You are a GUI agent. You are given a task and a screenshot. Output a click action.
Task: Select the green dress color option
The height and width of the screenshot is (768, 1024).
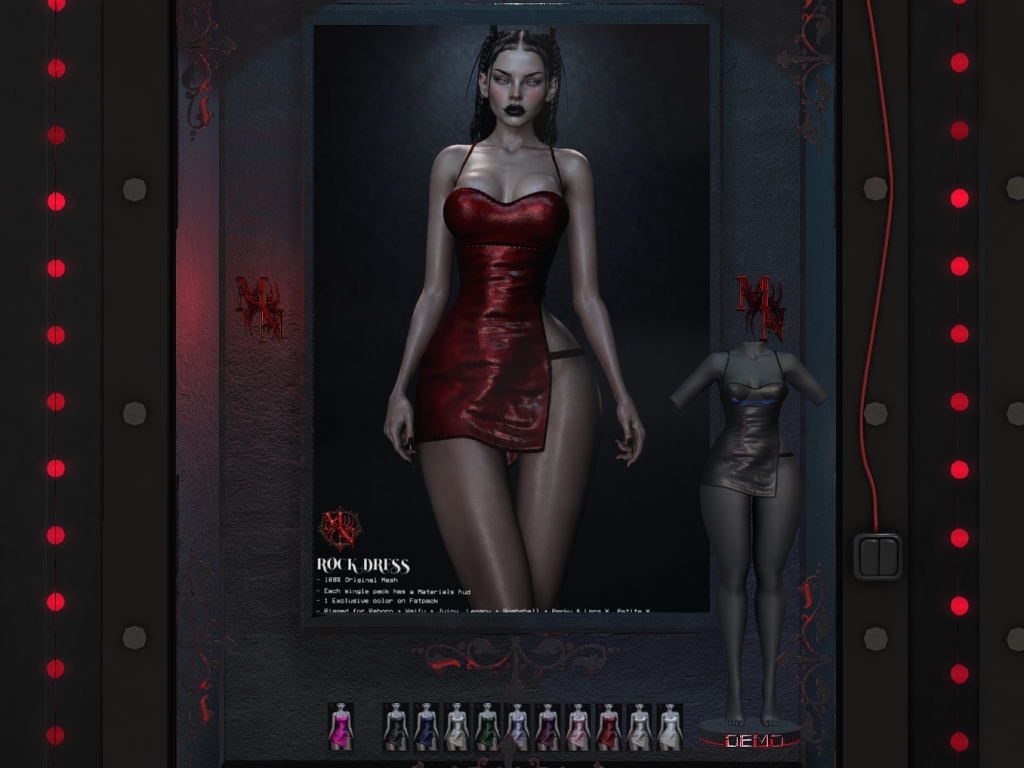[487, 726]
